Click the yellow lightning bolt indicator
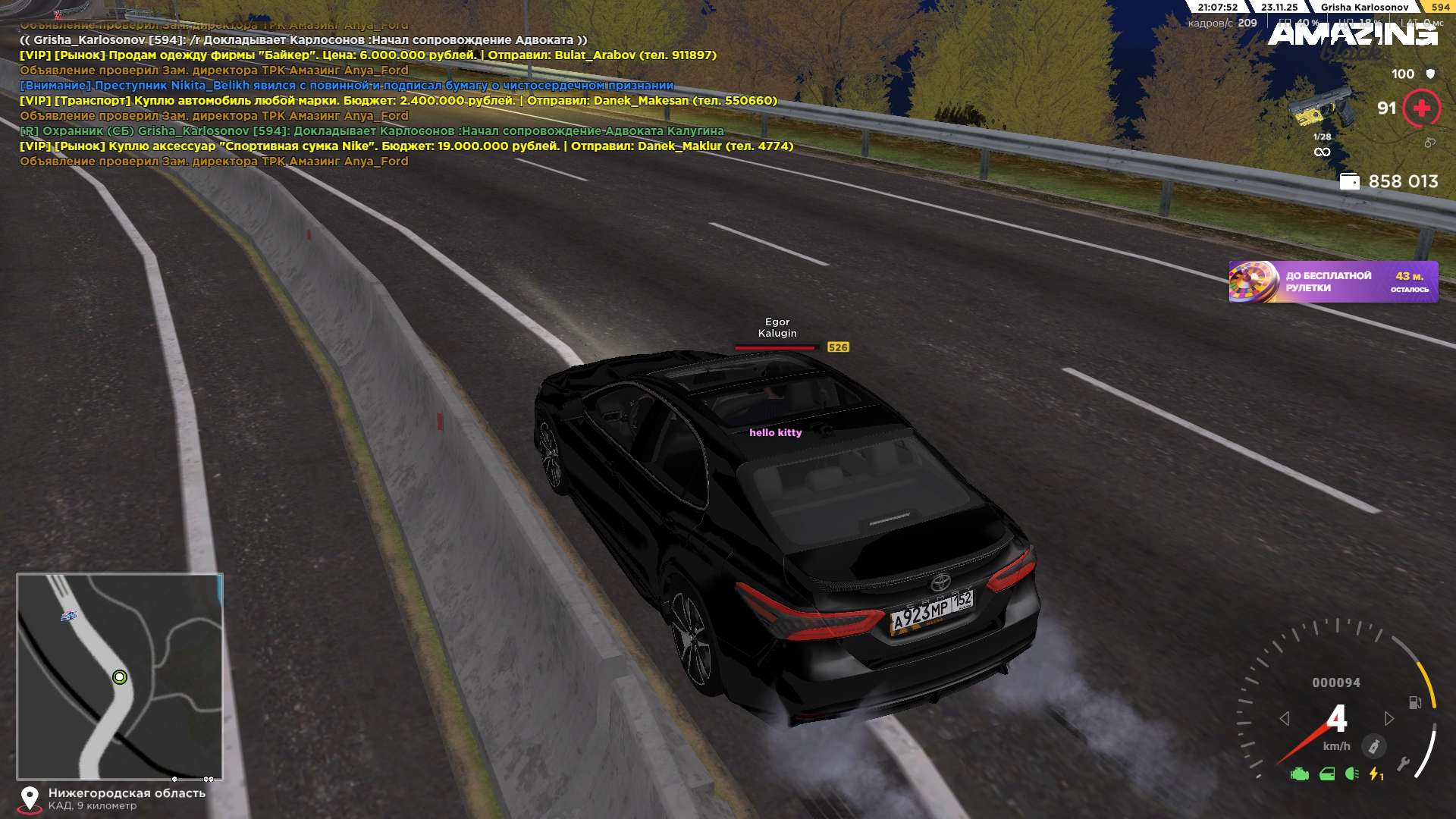 pos(1375,774)
